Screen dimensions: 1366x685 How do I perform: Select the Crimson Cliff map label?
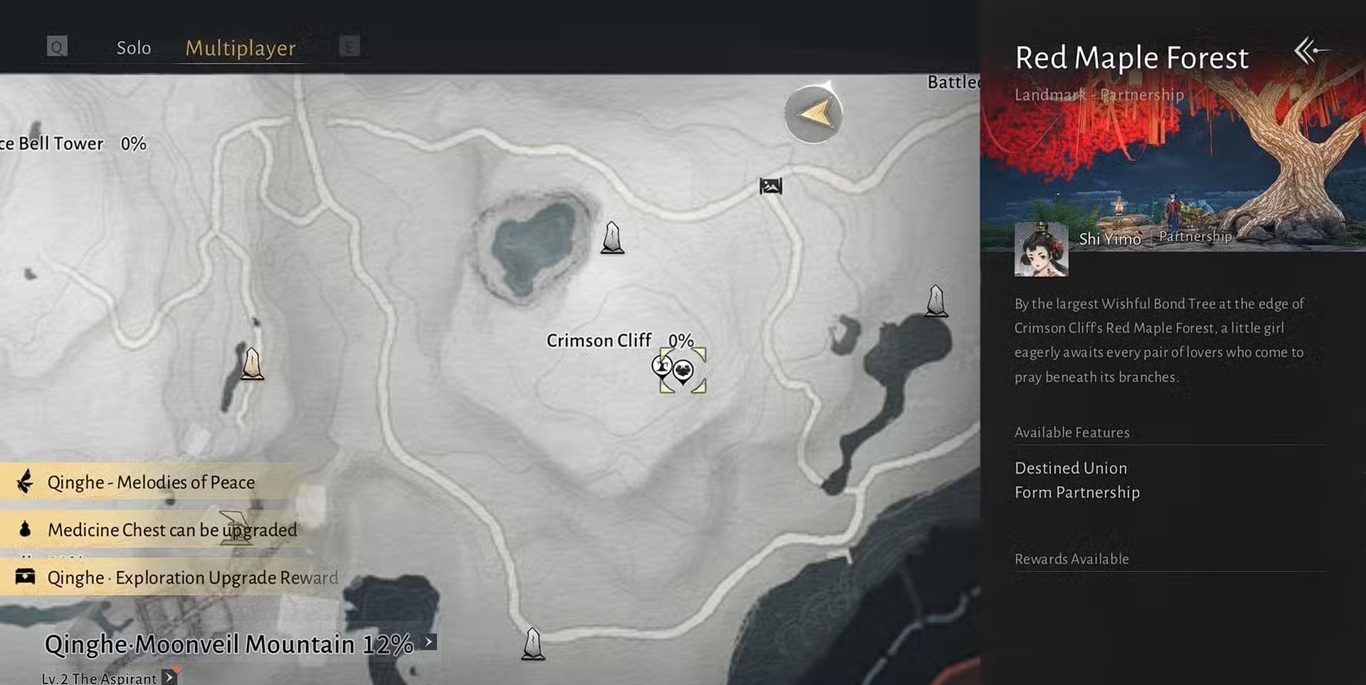(599, 340)
